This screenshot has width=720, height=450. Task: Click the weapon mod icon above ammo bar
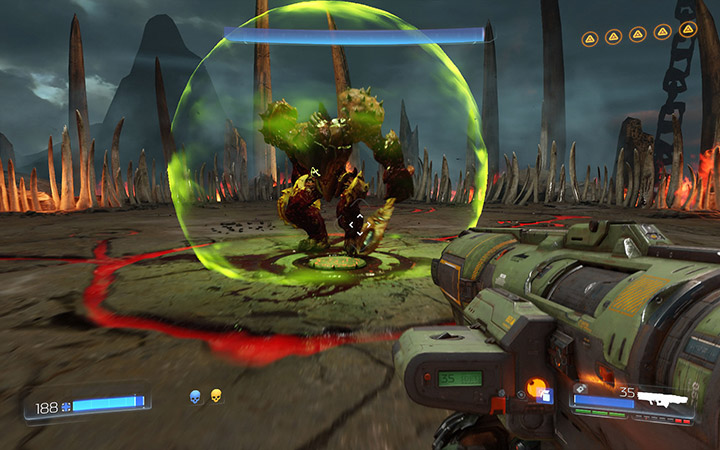(x=579, y=388)
